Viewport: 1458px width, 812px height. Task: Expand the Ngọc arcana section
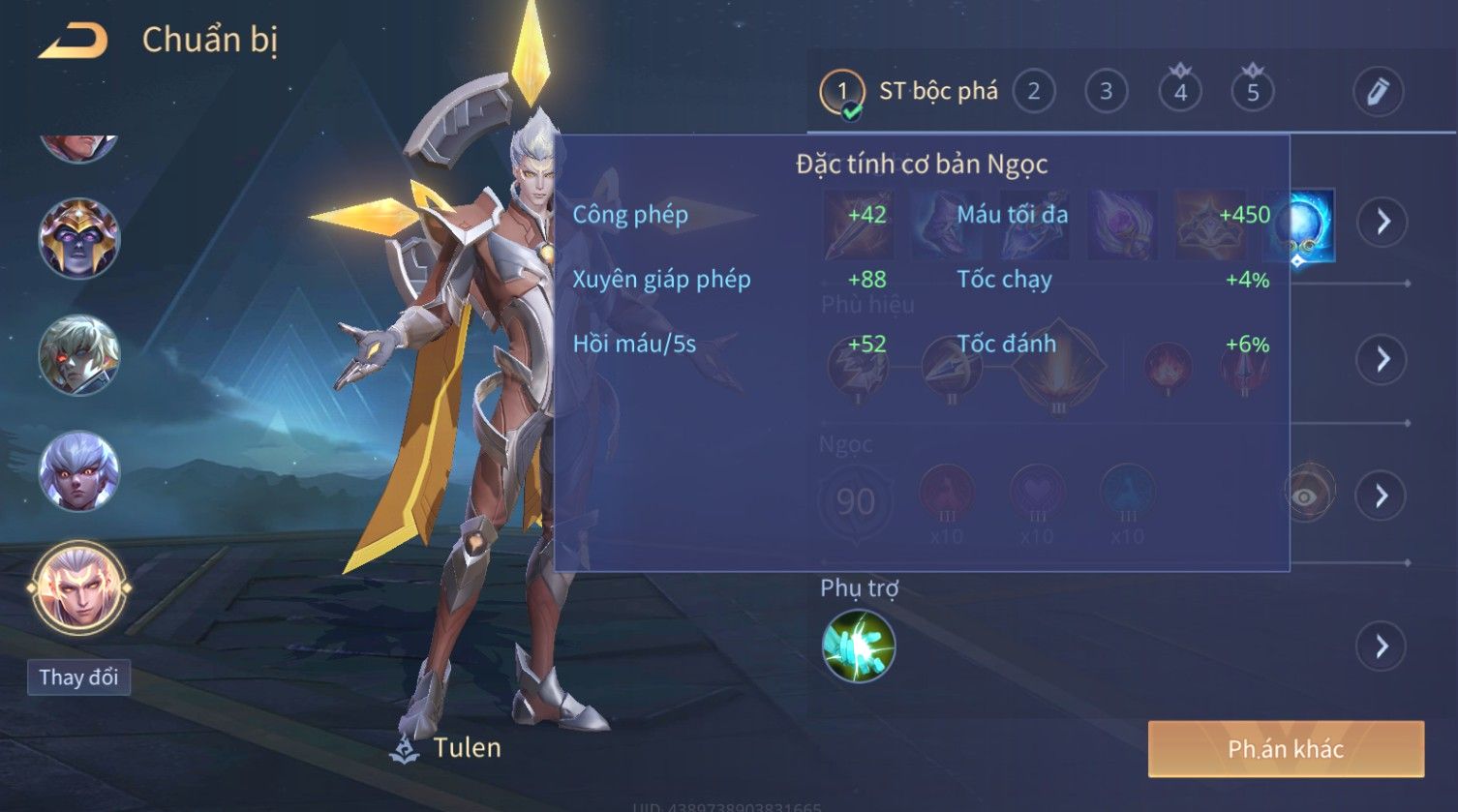(x=1382, y=496)
